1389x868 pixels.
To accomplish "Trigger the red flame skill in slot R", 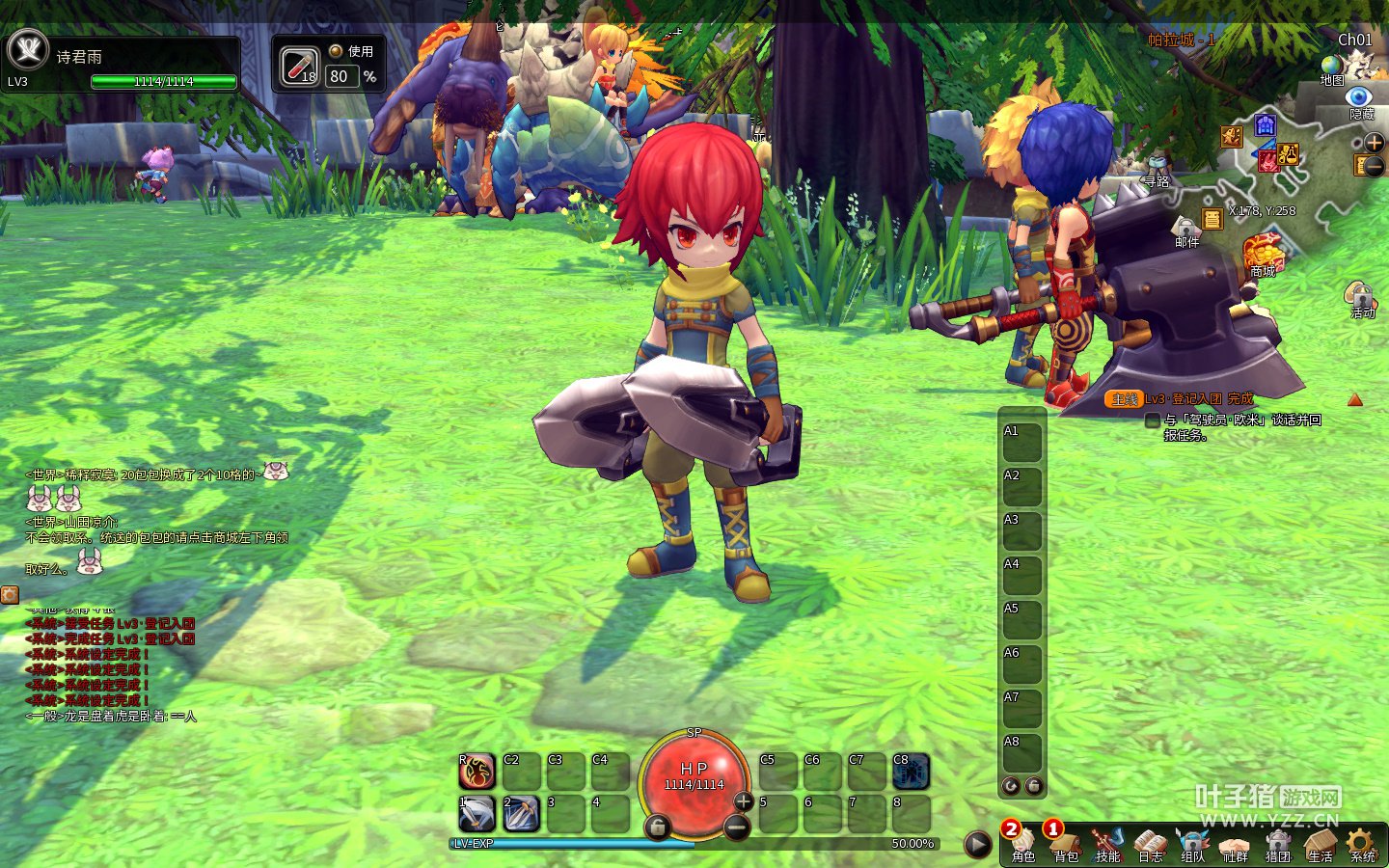I will 477,772.
